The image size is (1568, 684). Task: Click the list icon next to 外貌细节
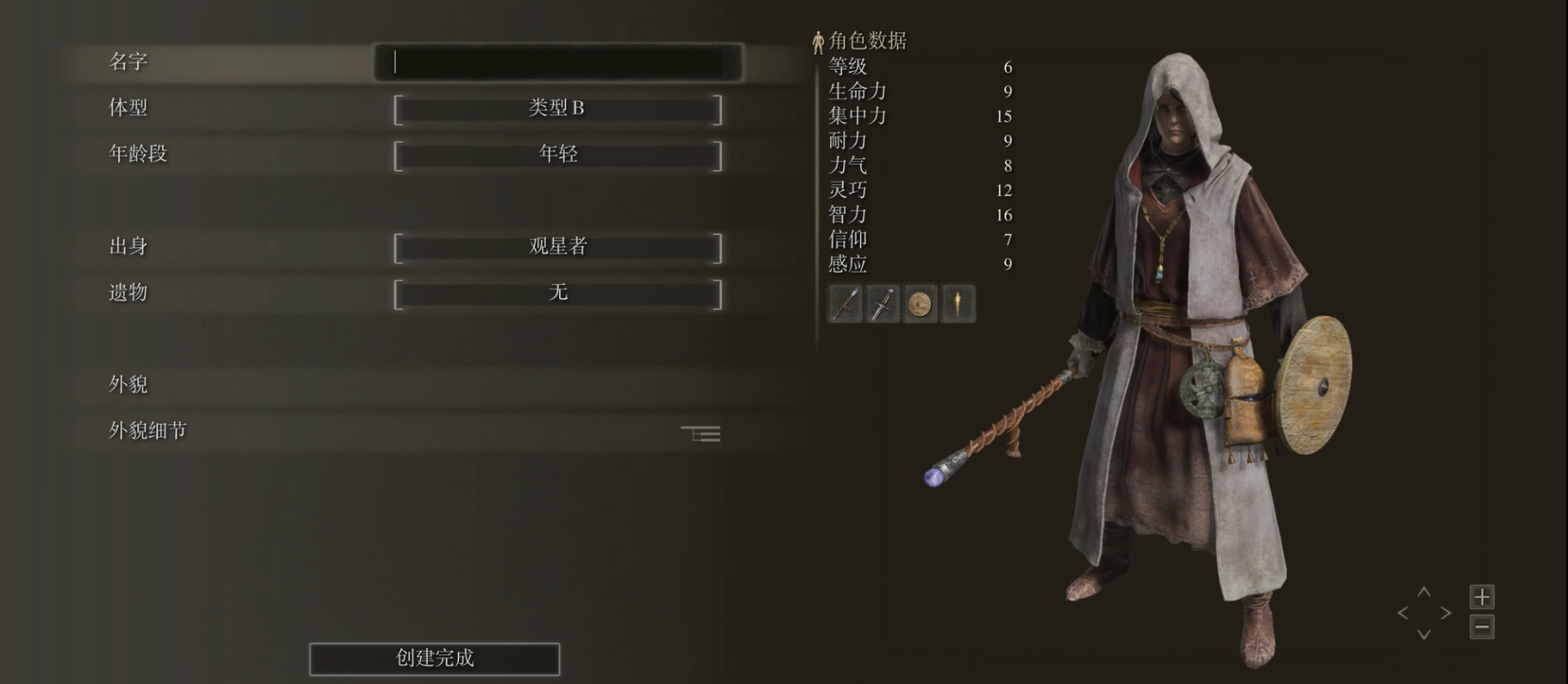tap(700, 432)
